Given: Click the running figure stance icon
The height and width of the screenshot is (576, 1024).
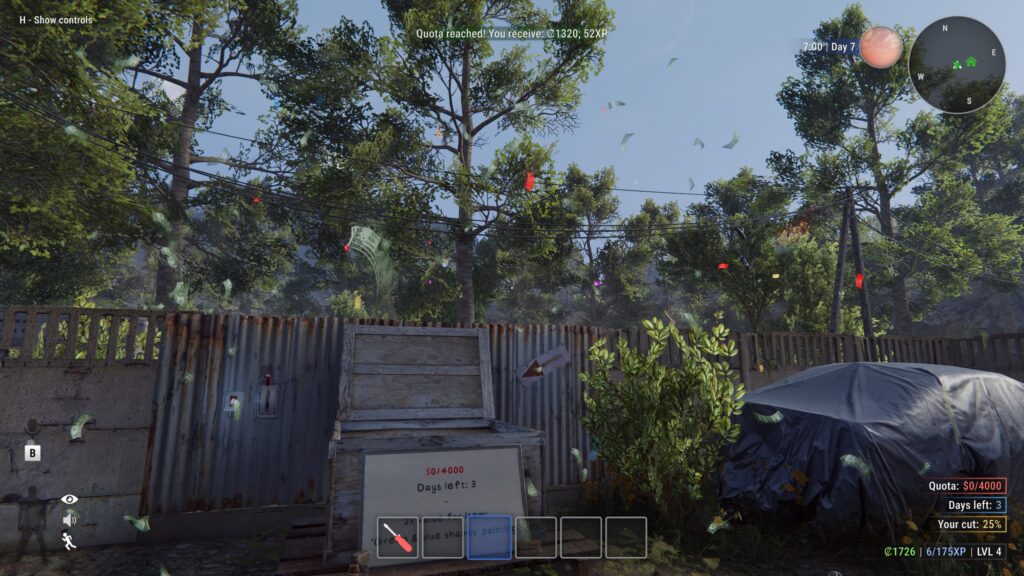Looking at the screenshot, I should click(69, 541).
